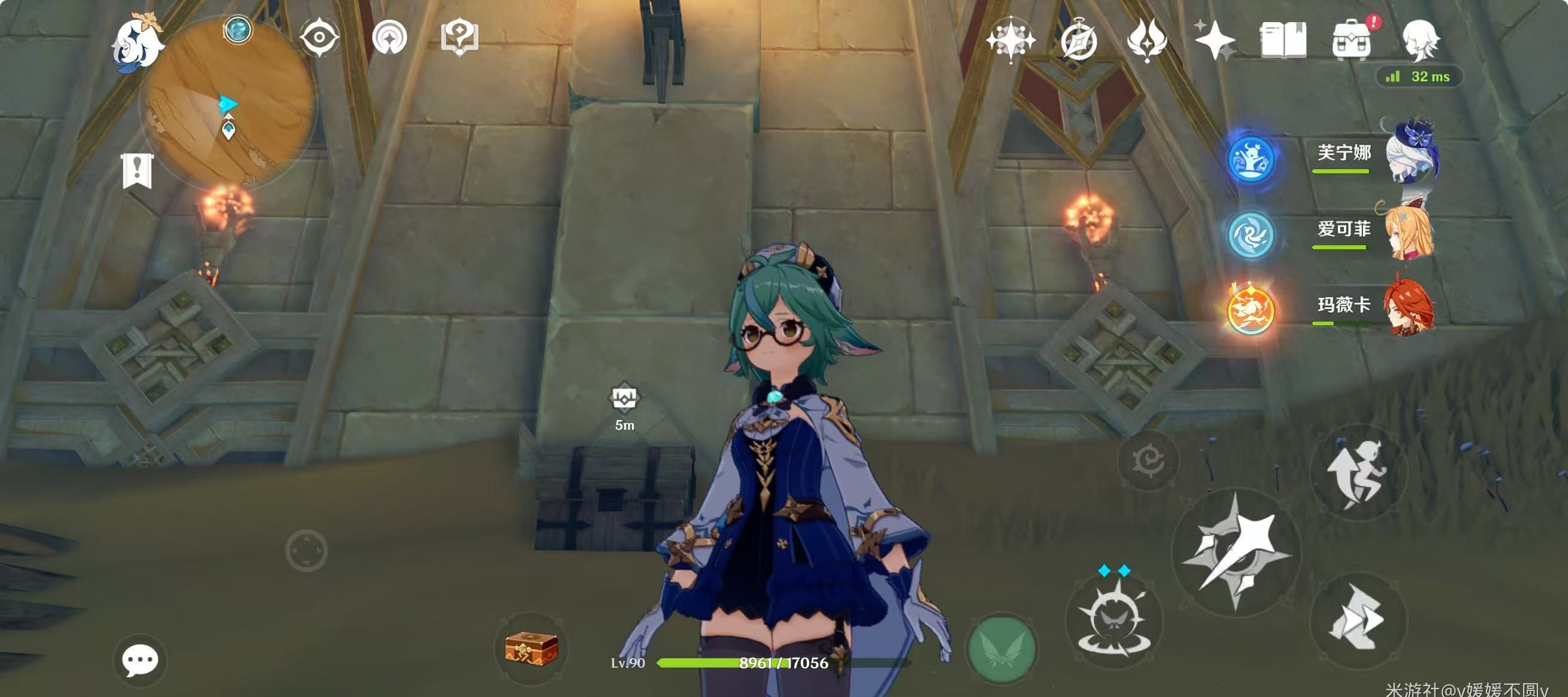
Task: Use the treasure compass gadget
Action: click(531, 647)
